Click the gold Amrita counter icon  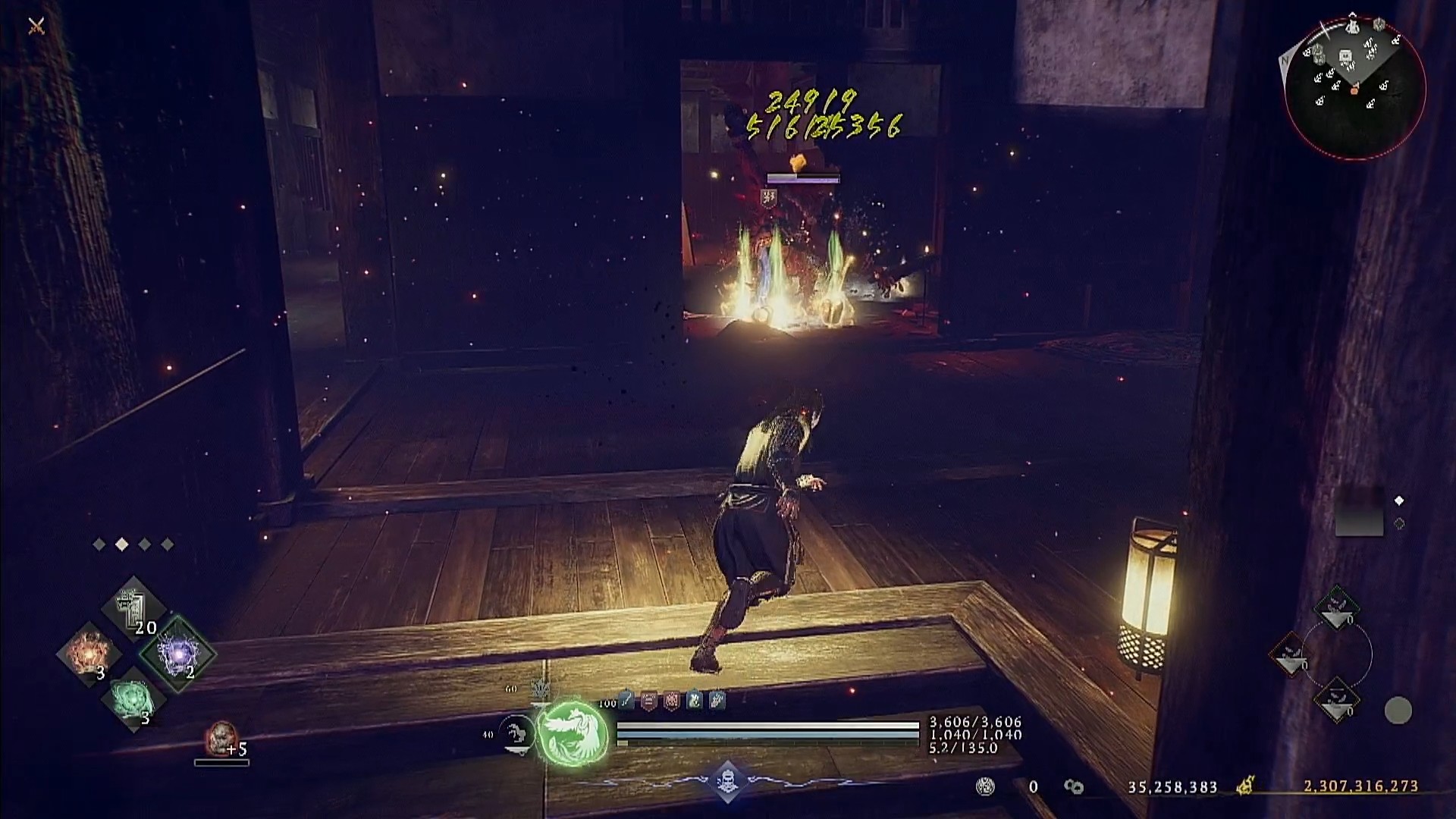click(1244, 786)
